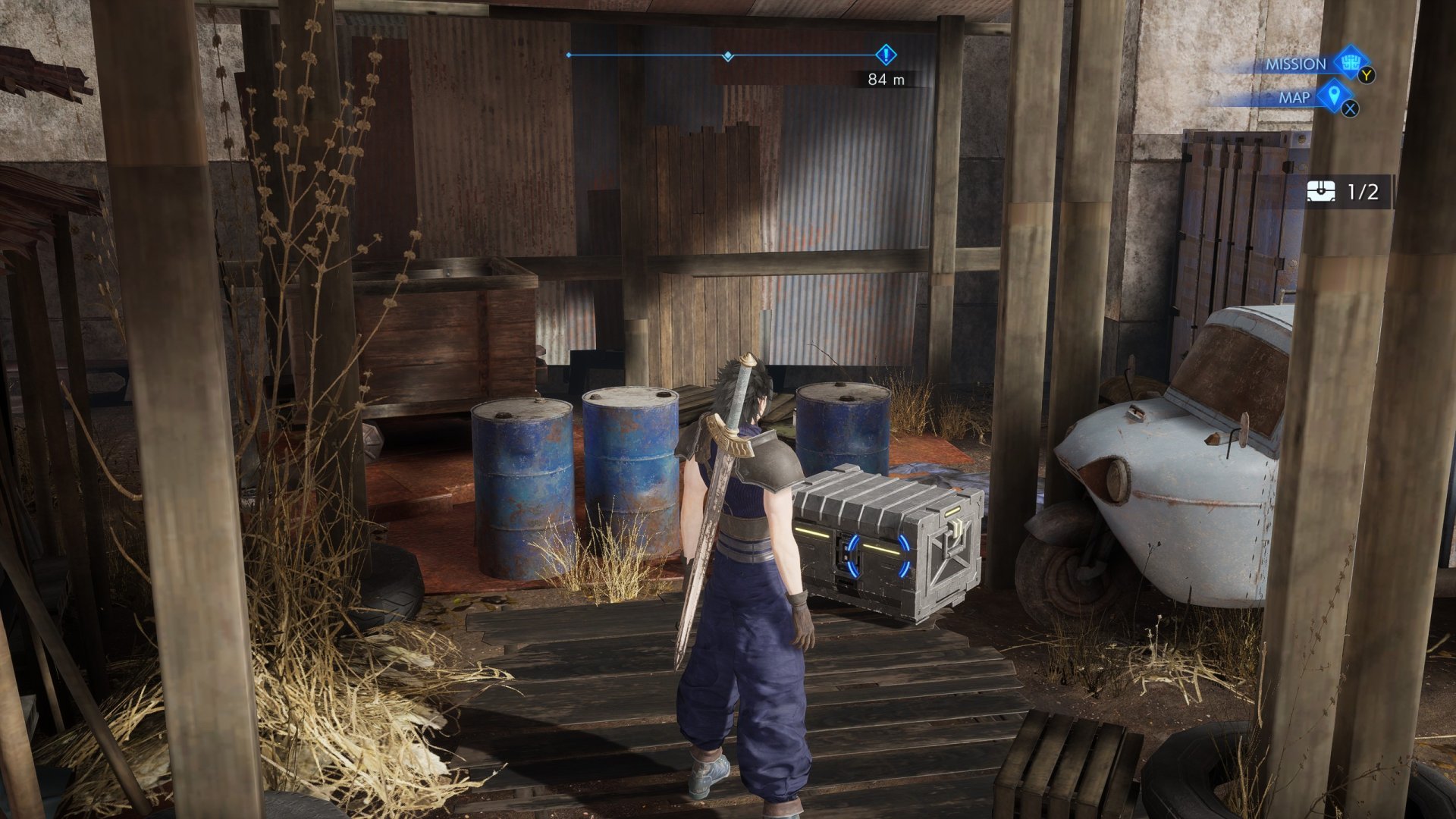Click the treasure chest counter icon
This screenshot has width=1456, height=819.
point(1321,192)
